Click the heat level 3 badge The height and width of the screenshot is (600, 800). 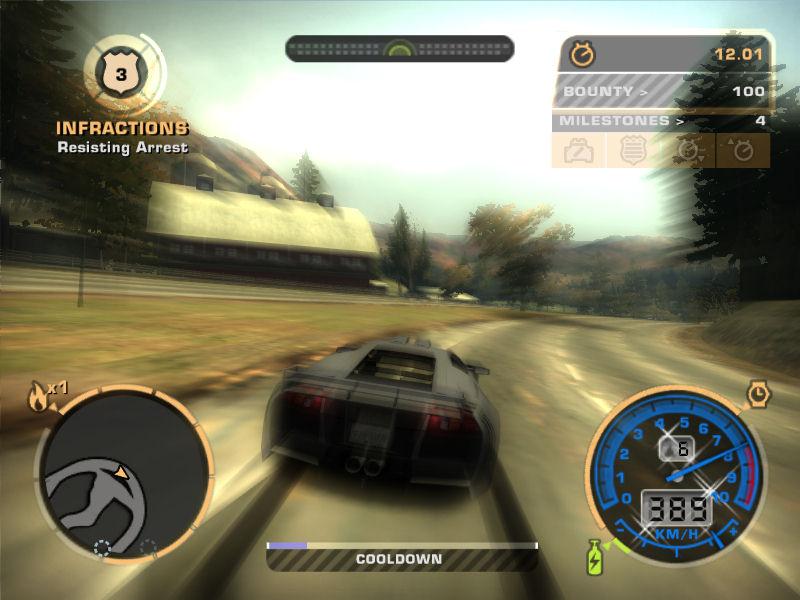[x=120, y=71]
